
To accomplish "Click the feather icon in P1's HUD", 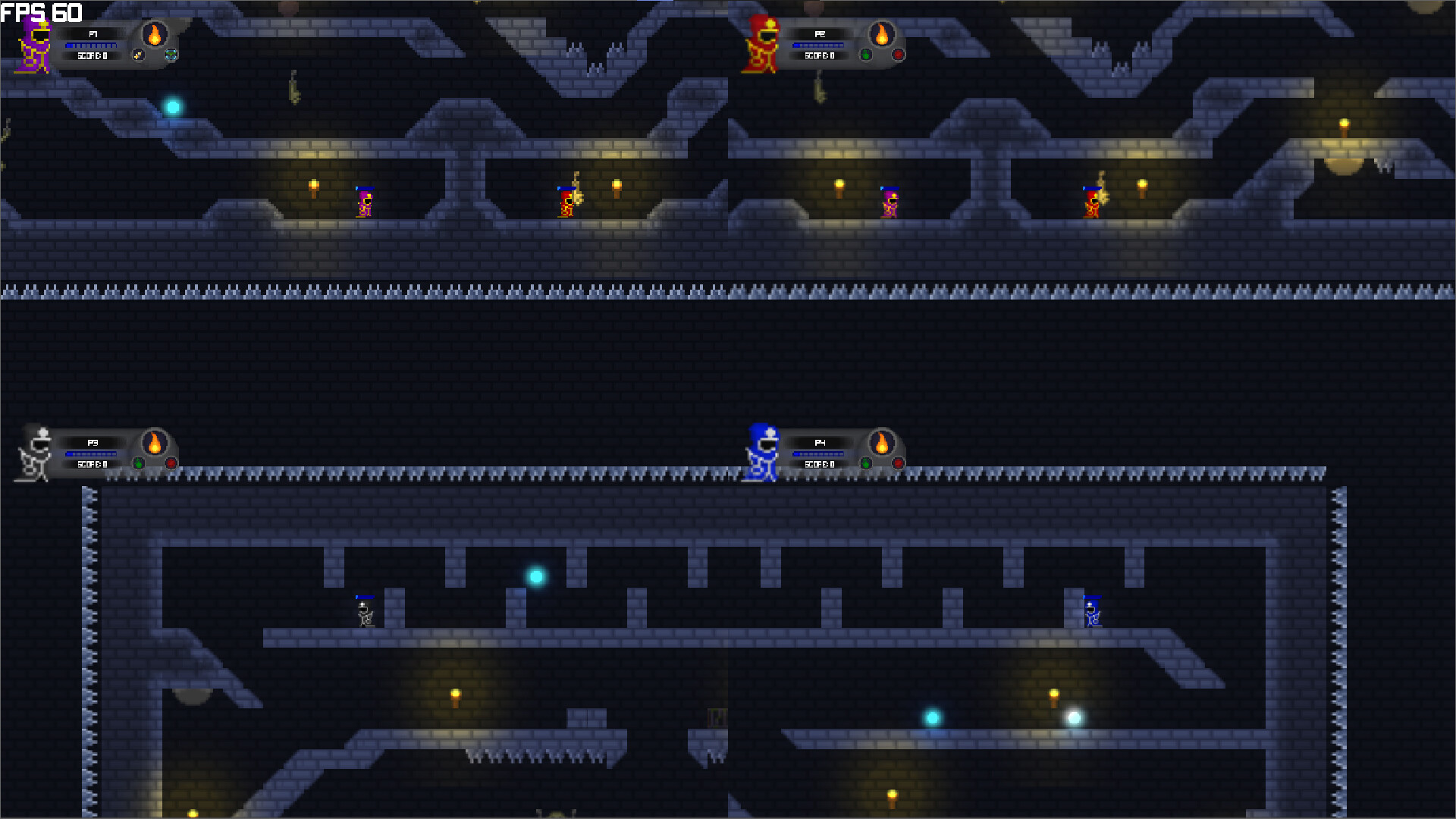I will coord(139,55).
